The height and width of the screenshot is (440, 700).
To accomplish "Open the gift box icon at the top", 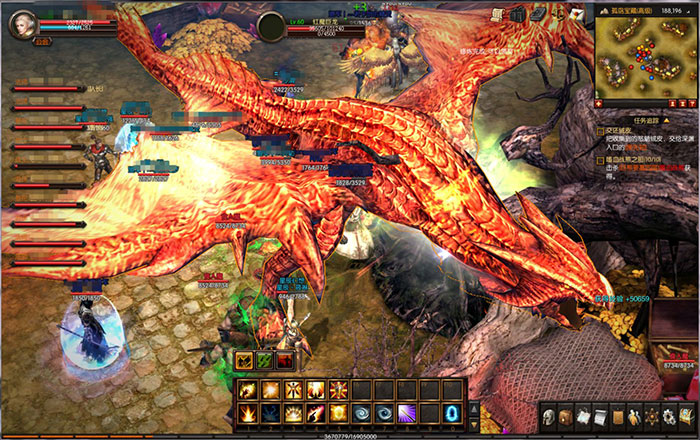I will (x=518, y=15).
